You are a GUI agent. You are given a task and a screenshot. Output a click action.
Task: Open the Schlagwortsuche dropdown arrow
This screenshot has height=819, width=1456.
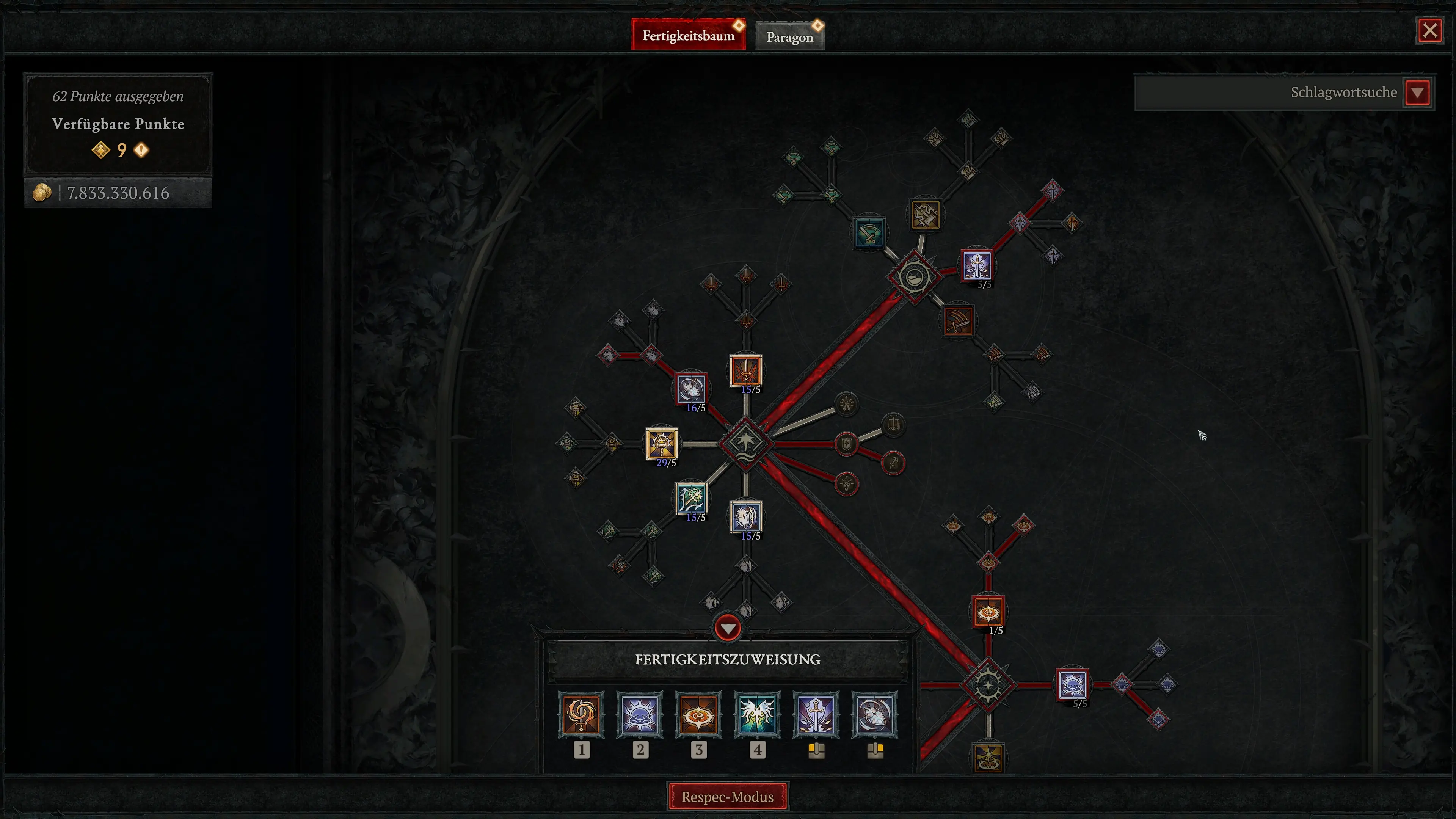tap(1417, 93)
